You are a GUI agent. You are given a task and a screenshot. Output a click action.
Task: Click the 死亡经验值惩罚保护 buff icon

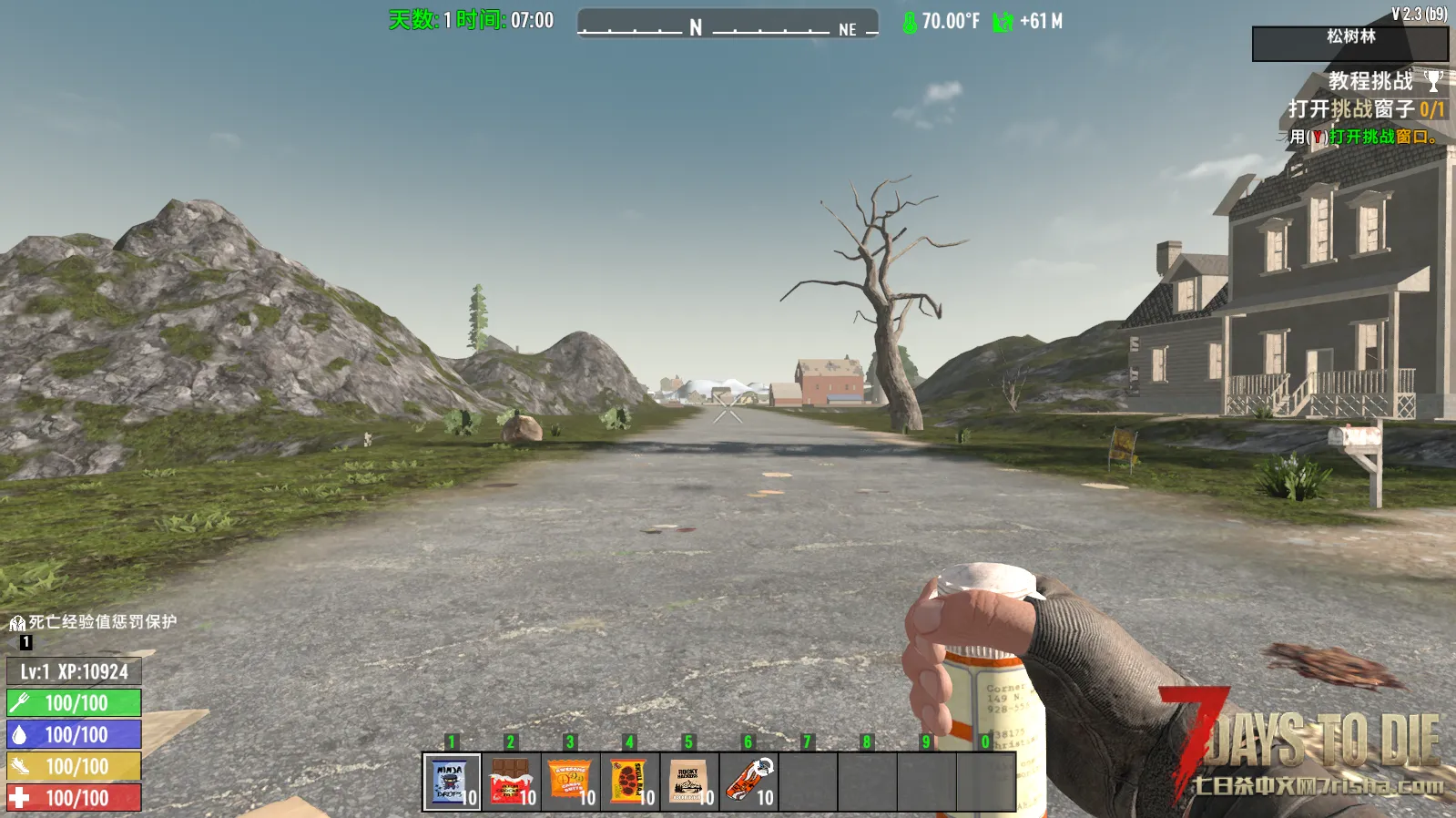[x=17, y=624]
